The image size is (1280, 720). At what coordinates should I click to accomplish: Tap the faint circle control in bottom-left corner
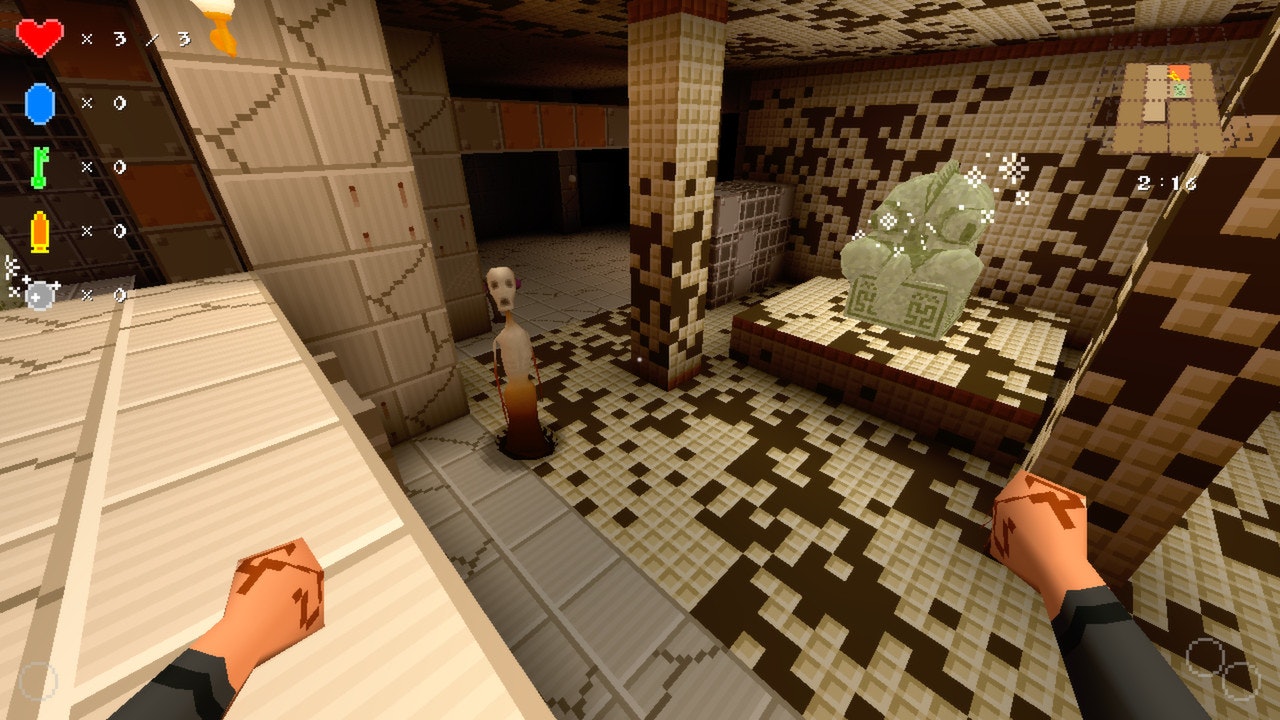38,680
